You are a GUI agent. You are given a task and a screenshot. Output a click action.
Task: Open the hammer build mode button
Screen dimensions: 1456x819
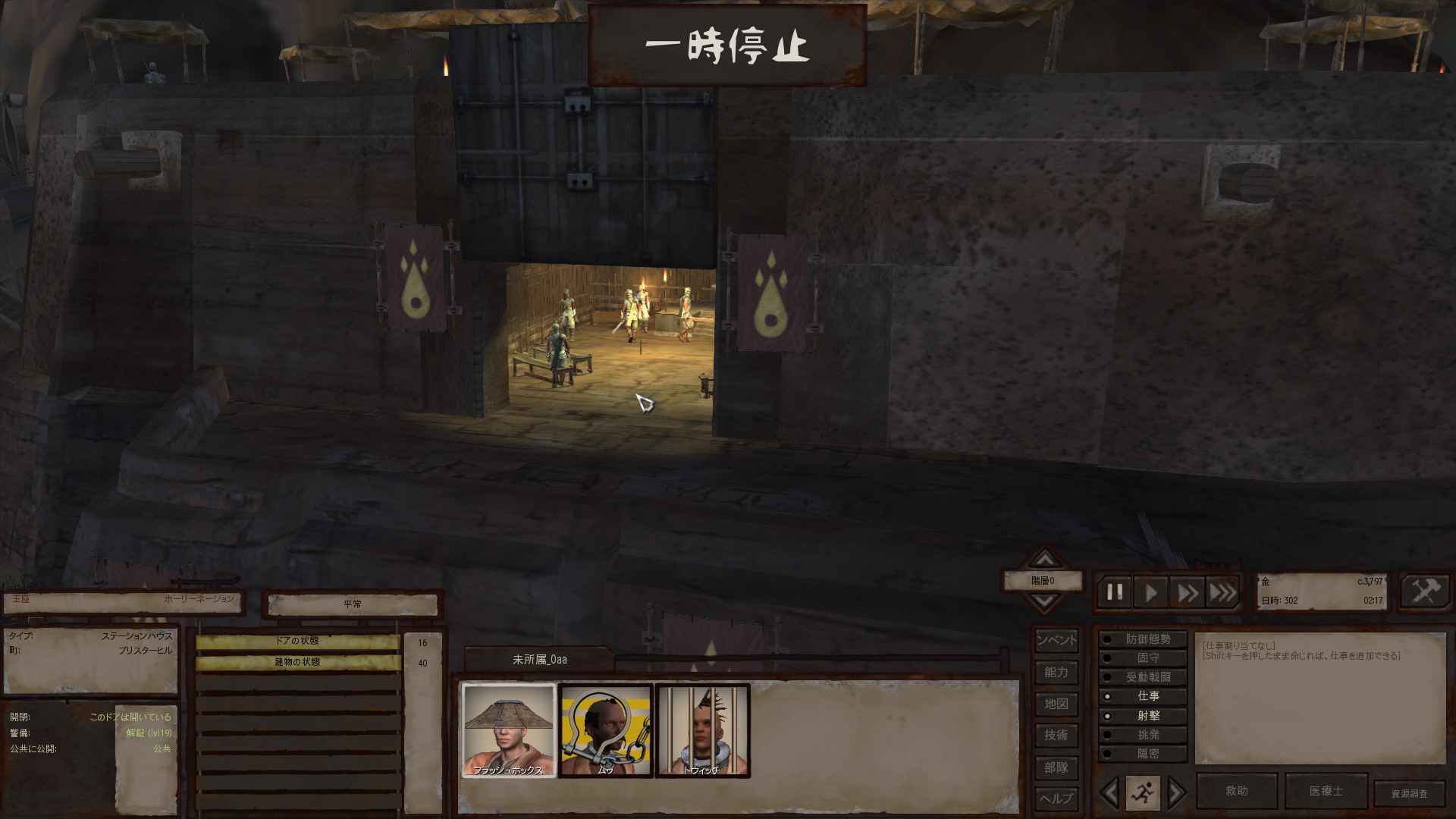pyautogui.click(x=1425, y=591)
